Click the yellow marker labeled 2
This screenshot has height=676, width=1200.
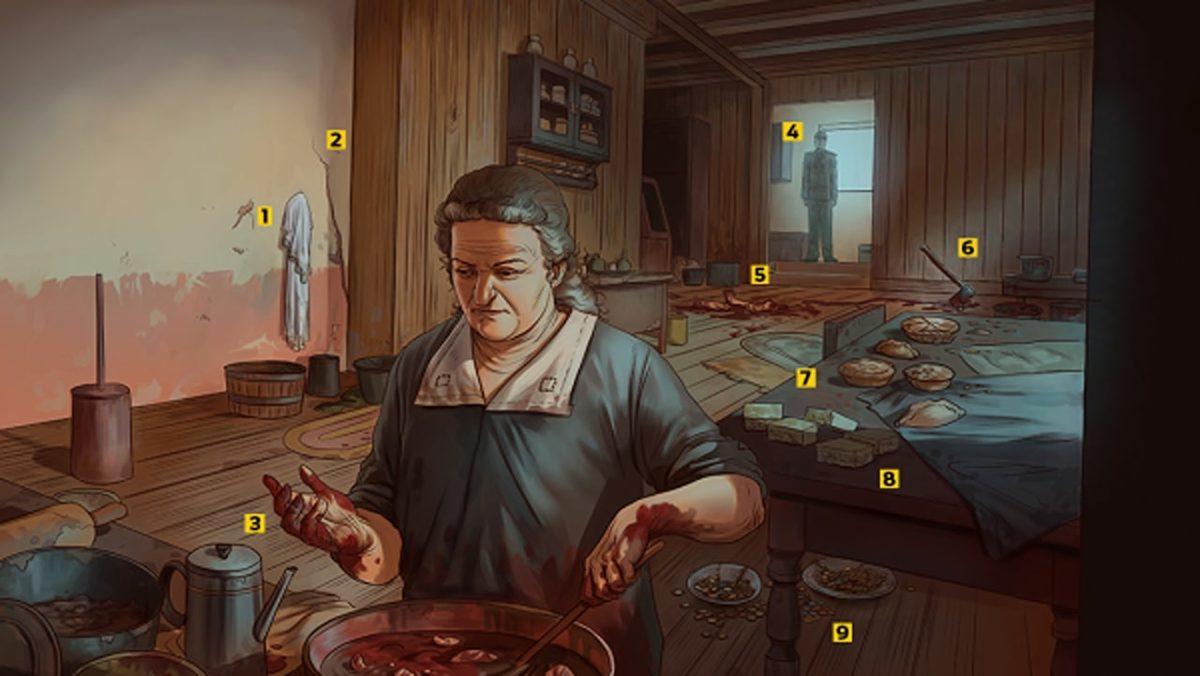pos(336,140)
